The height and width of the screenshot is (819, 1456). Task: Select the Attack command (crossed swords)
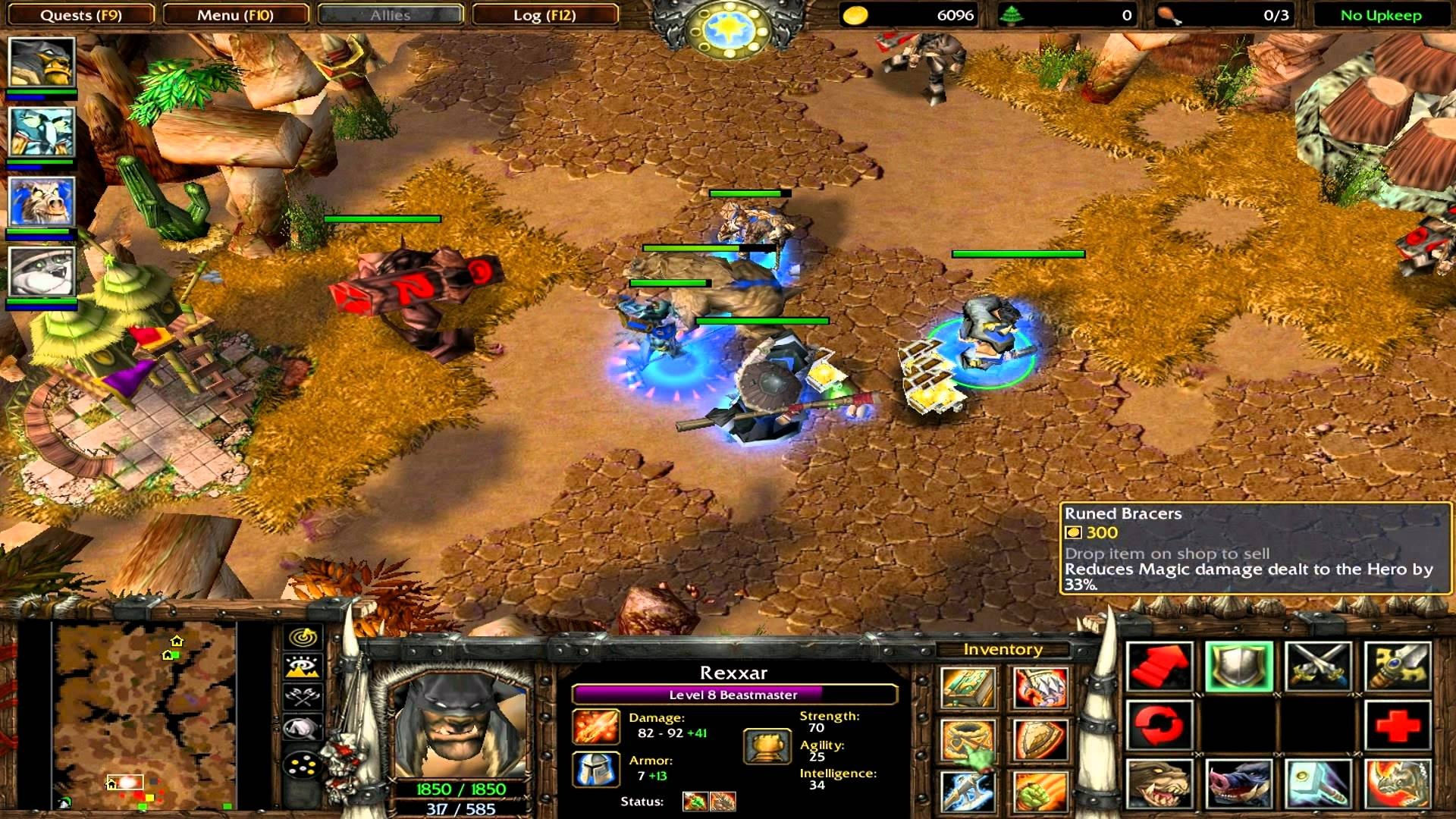click(1317, 668)
